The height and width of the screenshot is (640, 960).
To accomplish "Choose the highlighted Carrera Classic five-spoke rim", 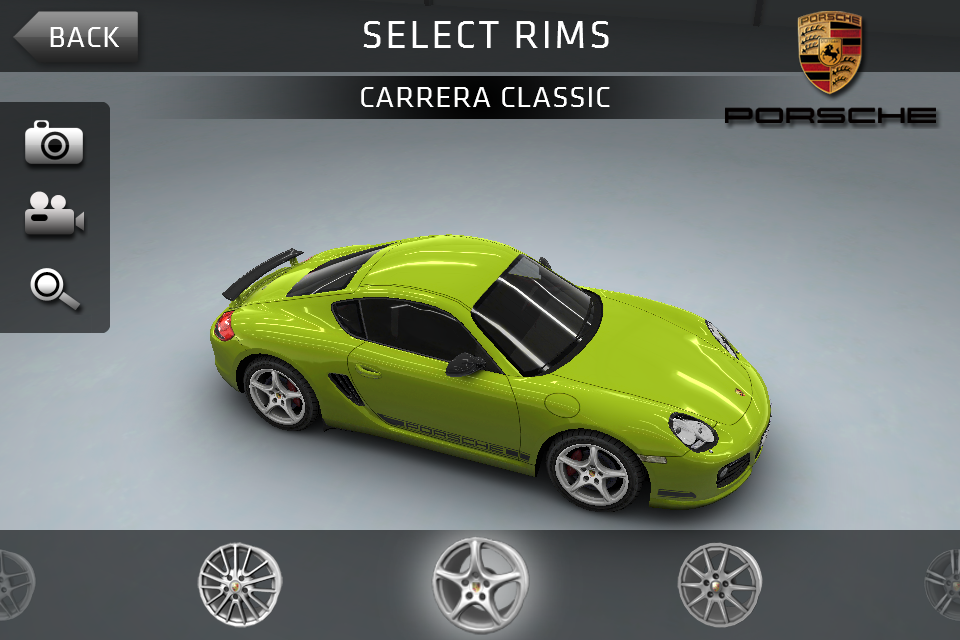I will click(480, 584).
